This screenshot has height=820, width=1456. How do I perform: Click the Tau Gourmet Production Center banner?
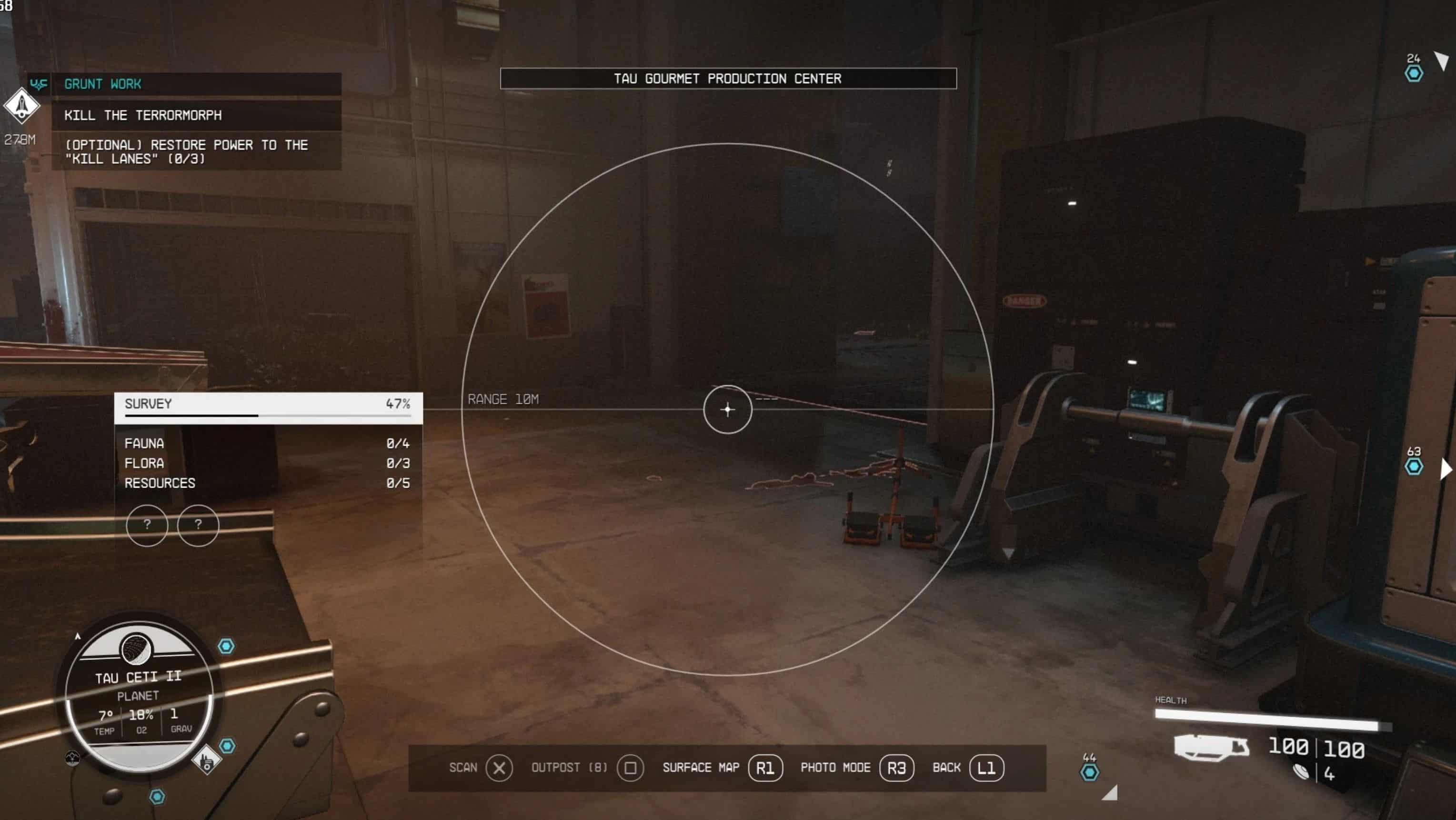click(727, 79)
